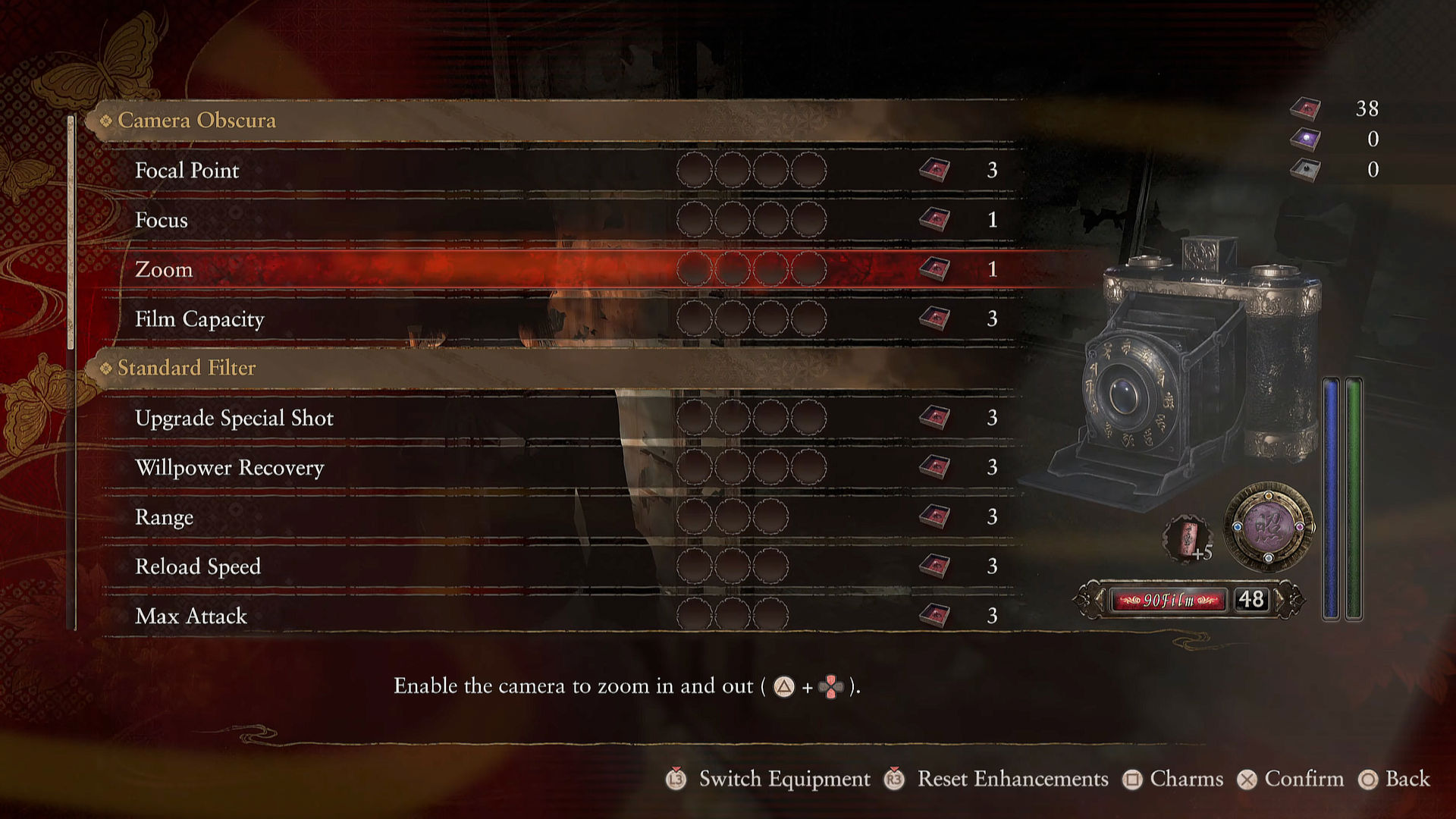The height and width of the screenshot is (819, 1456).
Task: Select the Max Attack enhancement
Action: [190, 616]
